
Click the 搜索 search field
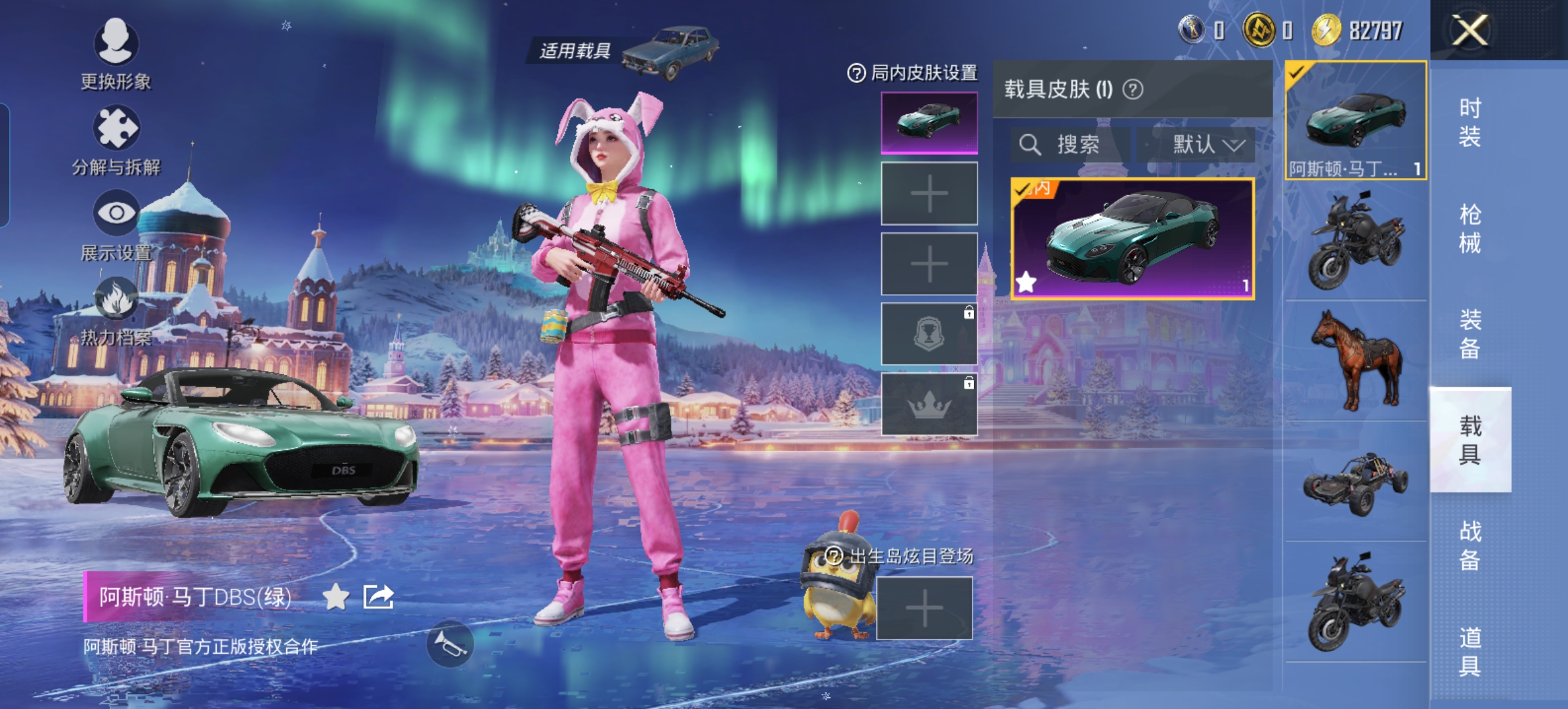(1070, 144)
